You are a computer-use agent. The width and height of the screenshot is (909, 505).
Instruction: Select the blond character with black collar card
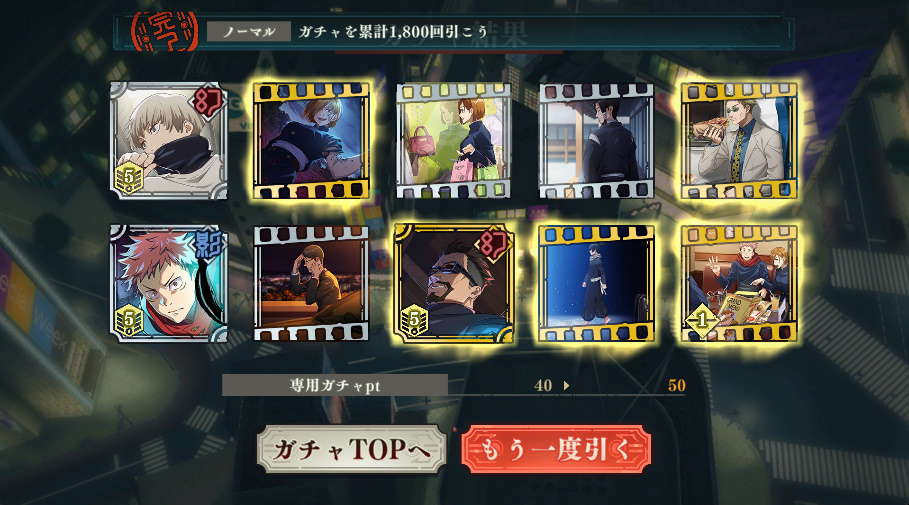coord(168,141)
